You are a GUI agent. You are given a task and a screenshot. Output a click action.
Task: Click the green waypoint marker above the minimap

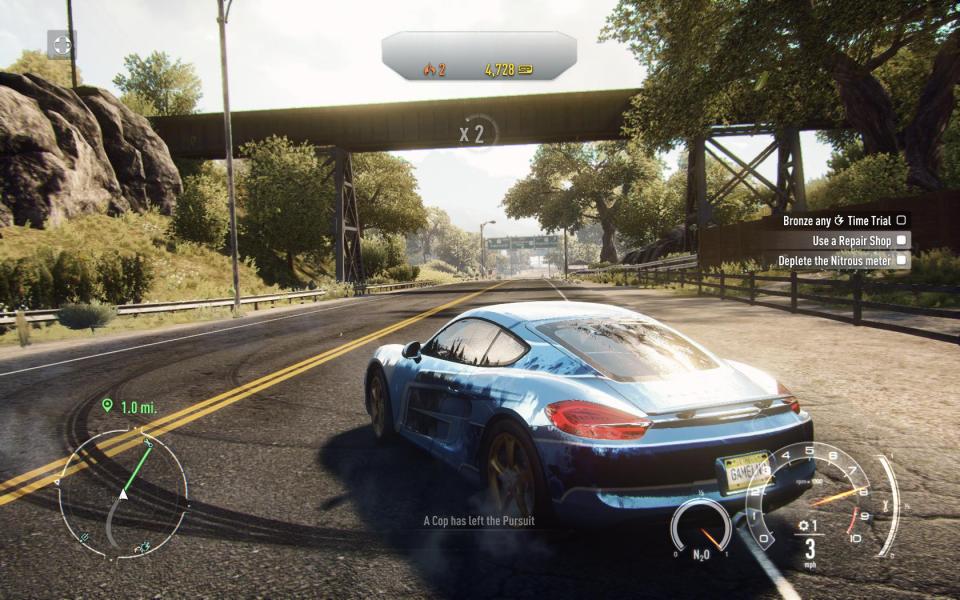click(x=107, y=405)
